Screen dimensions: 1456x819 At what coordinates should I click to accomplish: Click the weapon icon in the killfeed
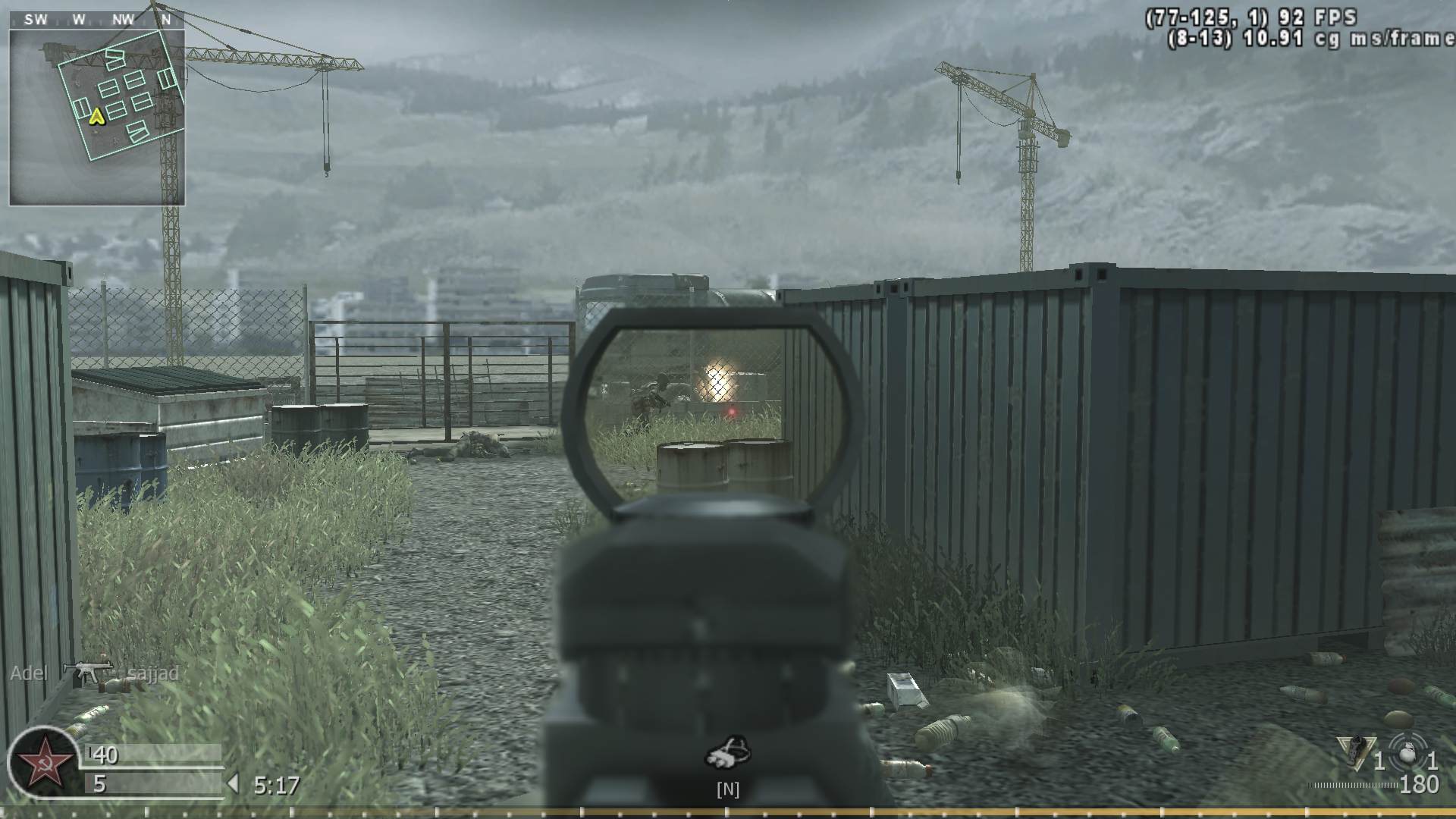point(89,673)
